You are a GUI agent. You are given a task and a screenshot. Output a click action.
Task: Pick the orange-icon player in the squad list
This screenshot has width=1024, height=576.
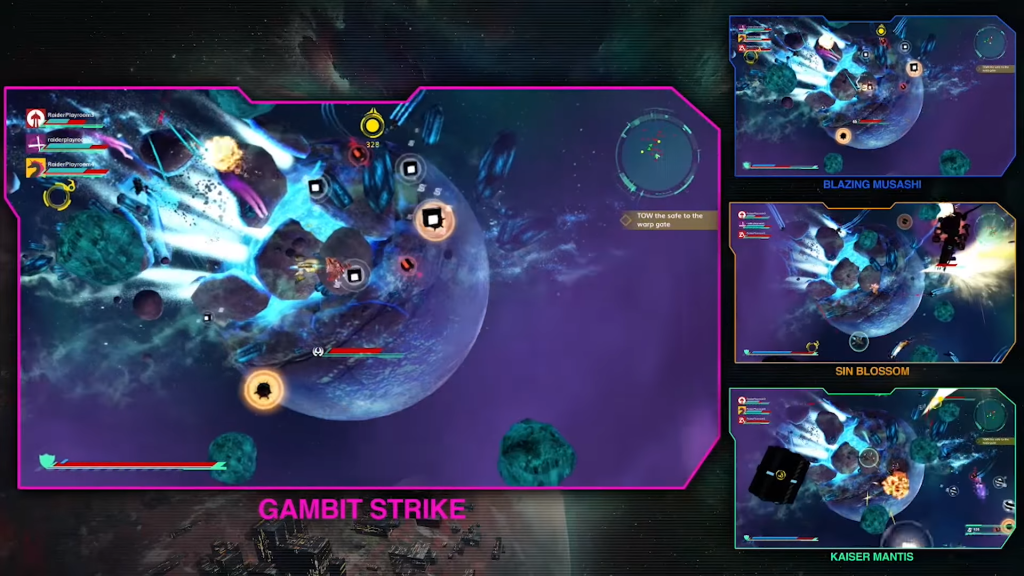click(x=37, y=166)
